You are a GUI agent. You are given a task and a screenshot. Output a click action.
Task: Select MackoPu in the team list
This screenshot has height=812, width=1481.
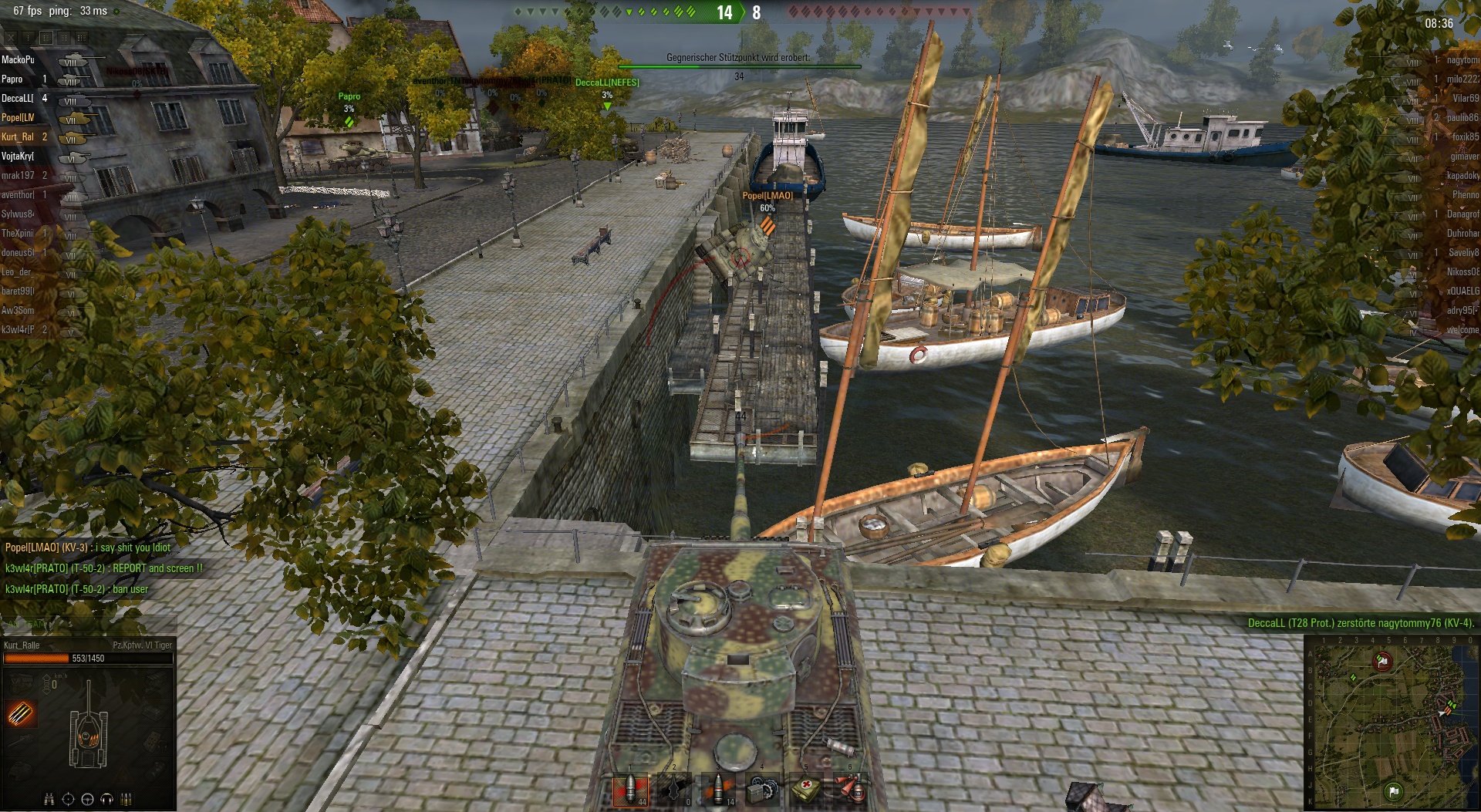(x=19, y=60)
